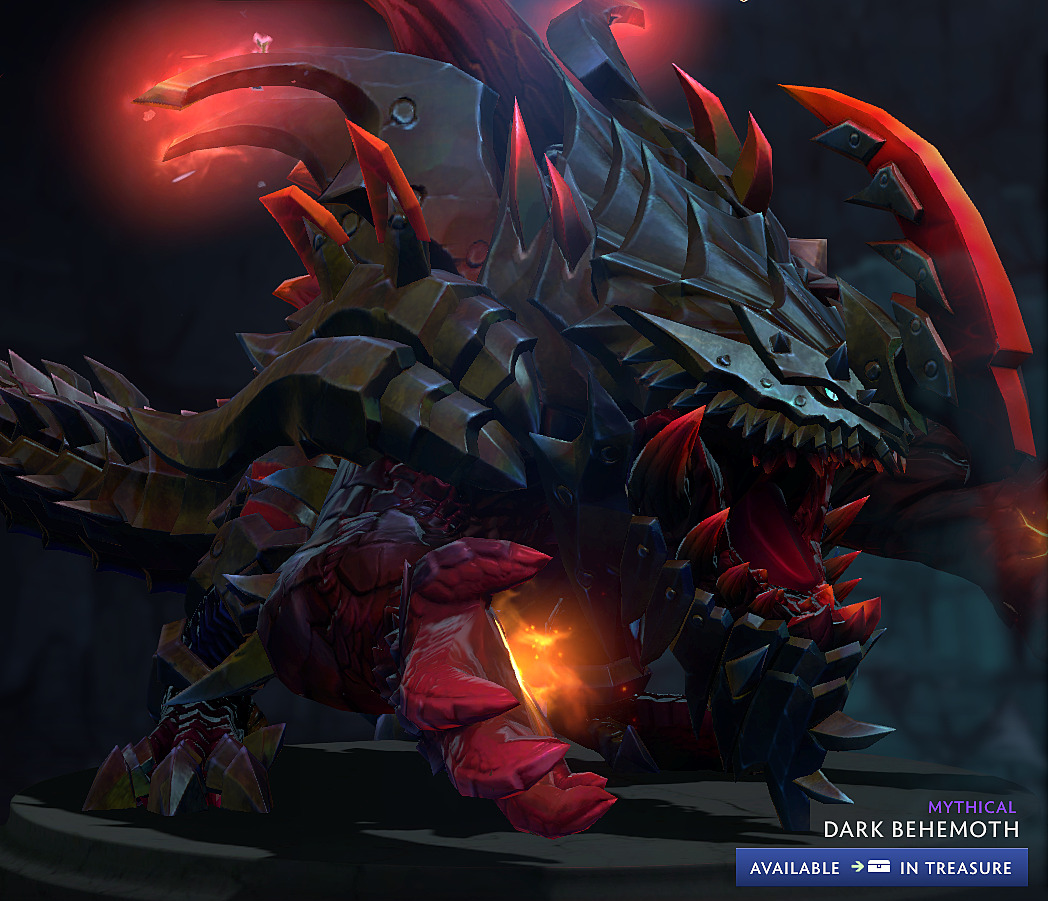
Task: Click the Available In Treasure button
Action: (x=881, y=867)
